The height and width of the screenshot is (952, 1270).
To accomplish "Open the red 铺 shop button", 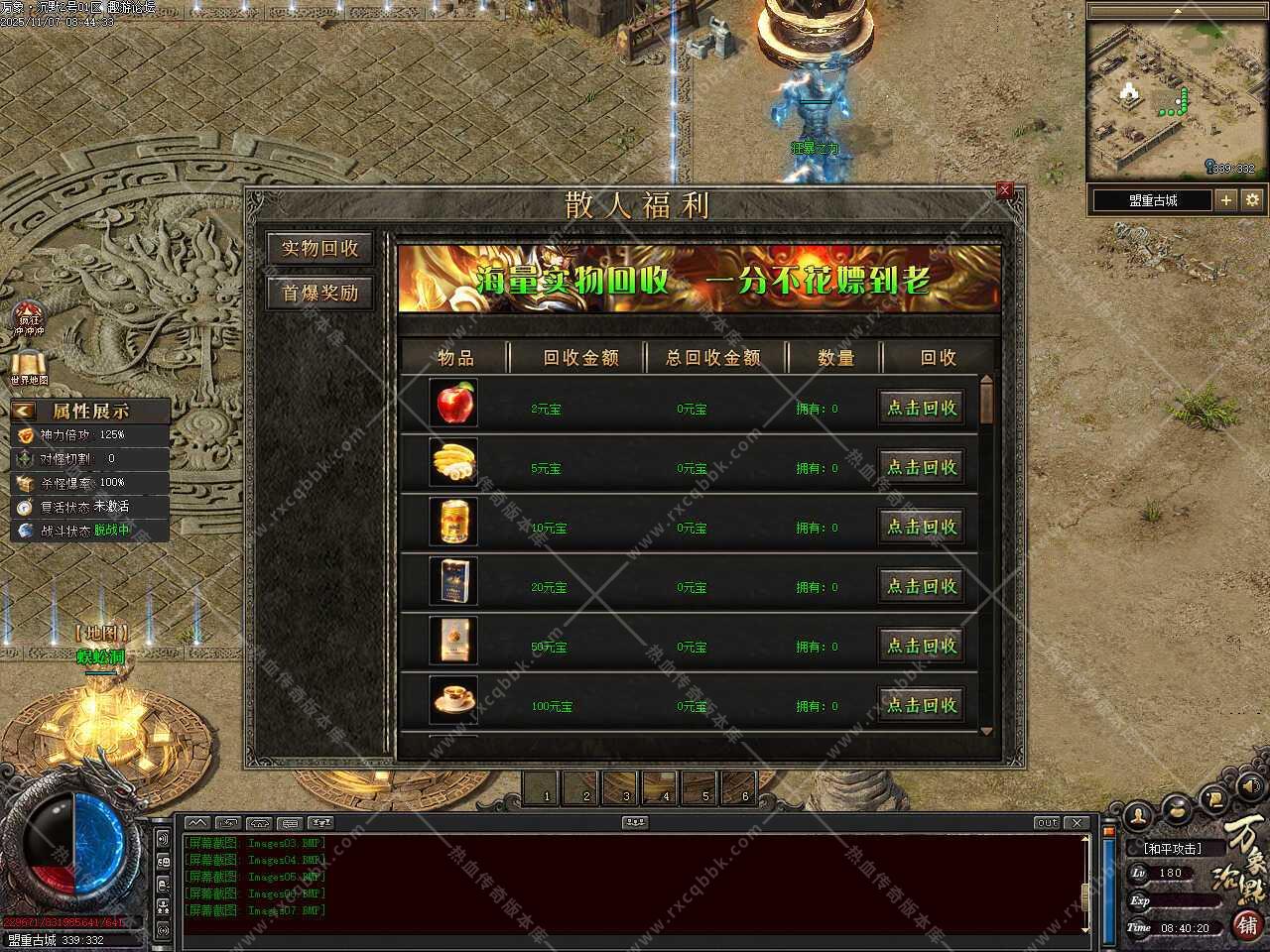I will [x=1247, y=925].
